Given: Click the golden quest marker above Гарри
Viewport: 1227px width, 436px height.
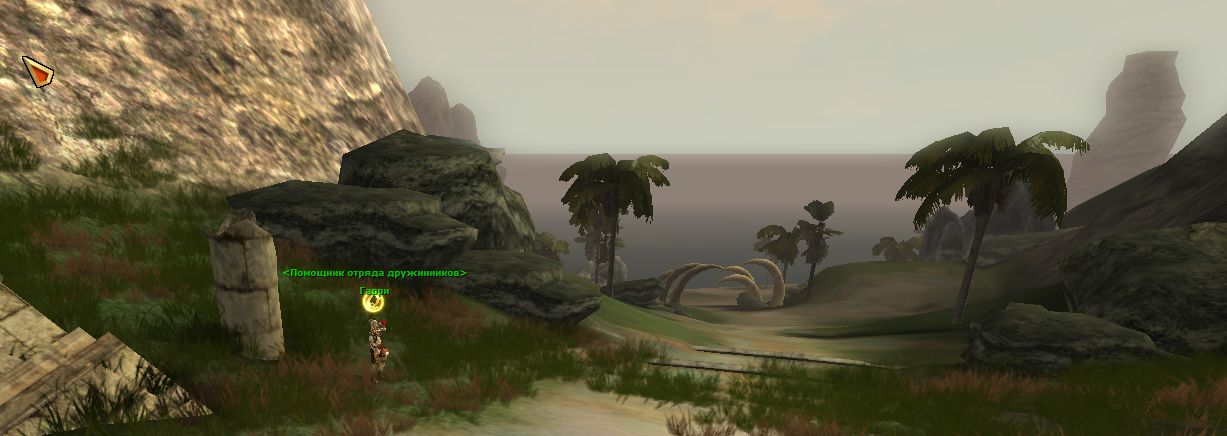Looking at the screenshot, I should pos(374,302).
